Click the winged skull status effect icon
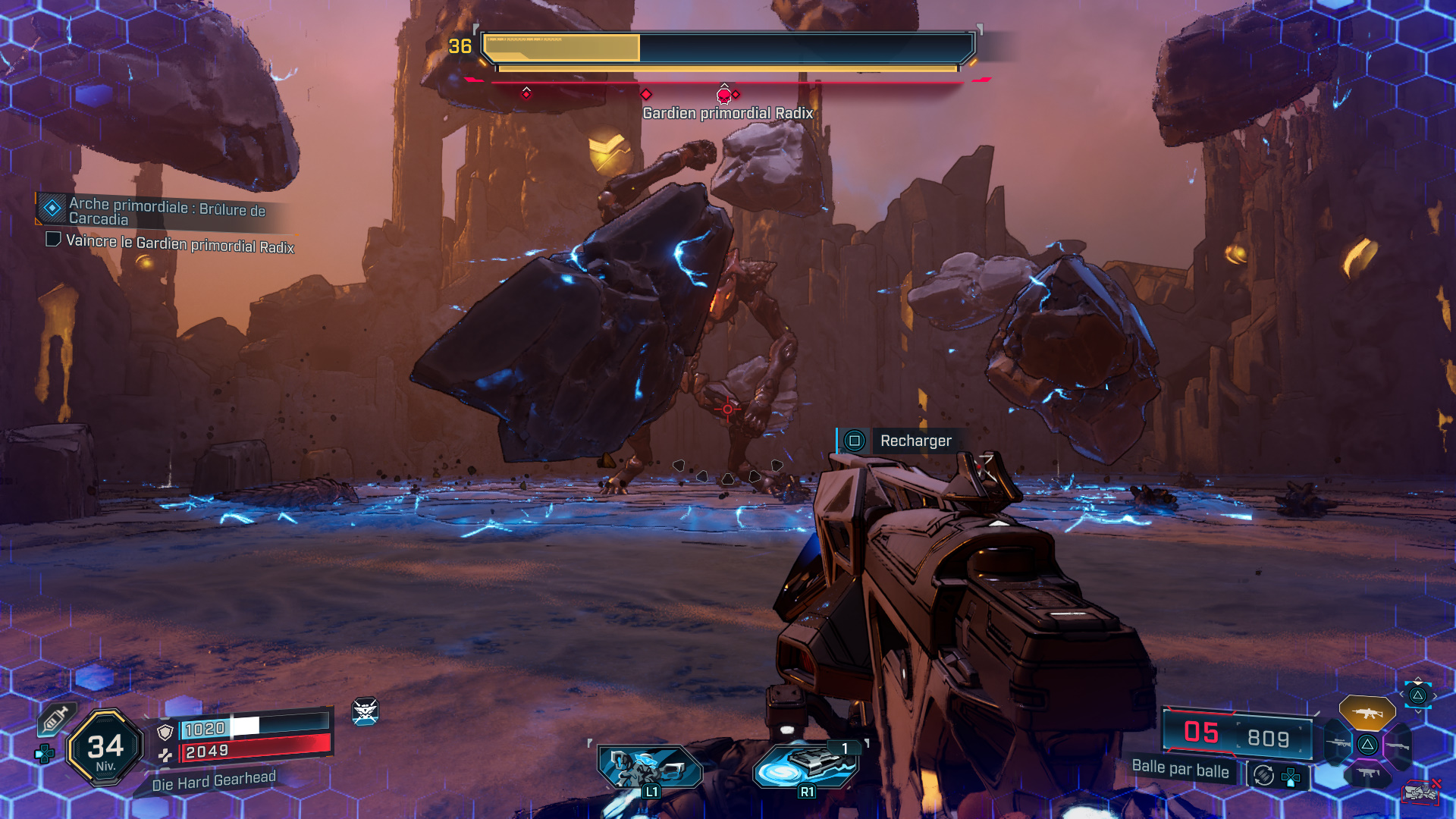This screenshot has width=1456, height=819. coord(365,711)
